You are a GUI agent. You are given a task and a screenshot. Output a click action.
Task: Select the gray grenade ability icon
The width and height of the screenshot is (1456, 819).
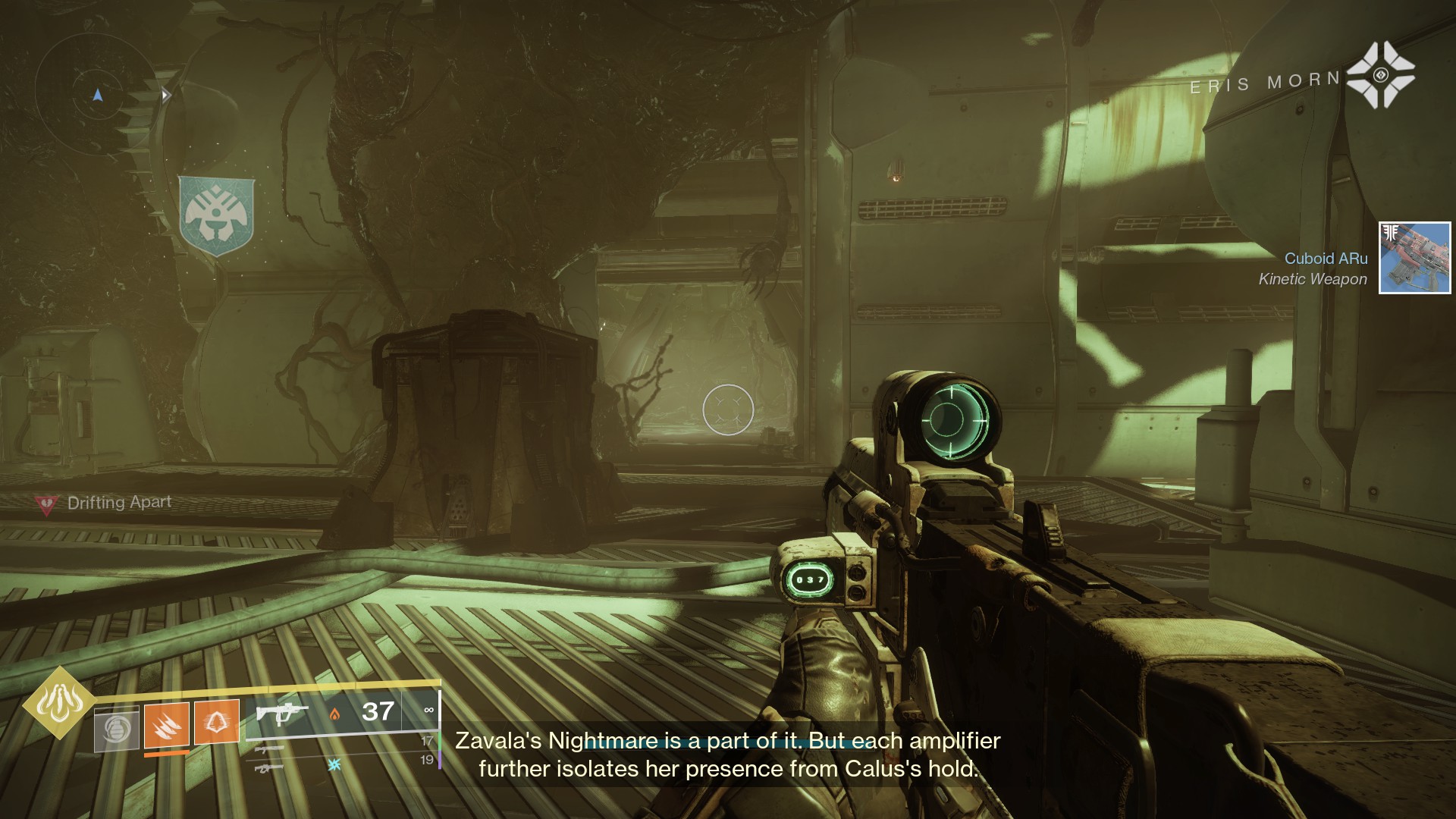[117, 729]
